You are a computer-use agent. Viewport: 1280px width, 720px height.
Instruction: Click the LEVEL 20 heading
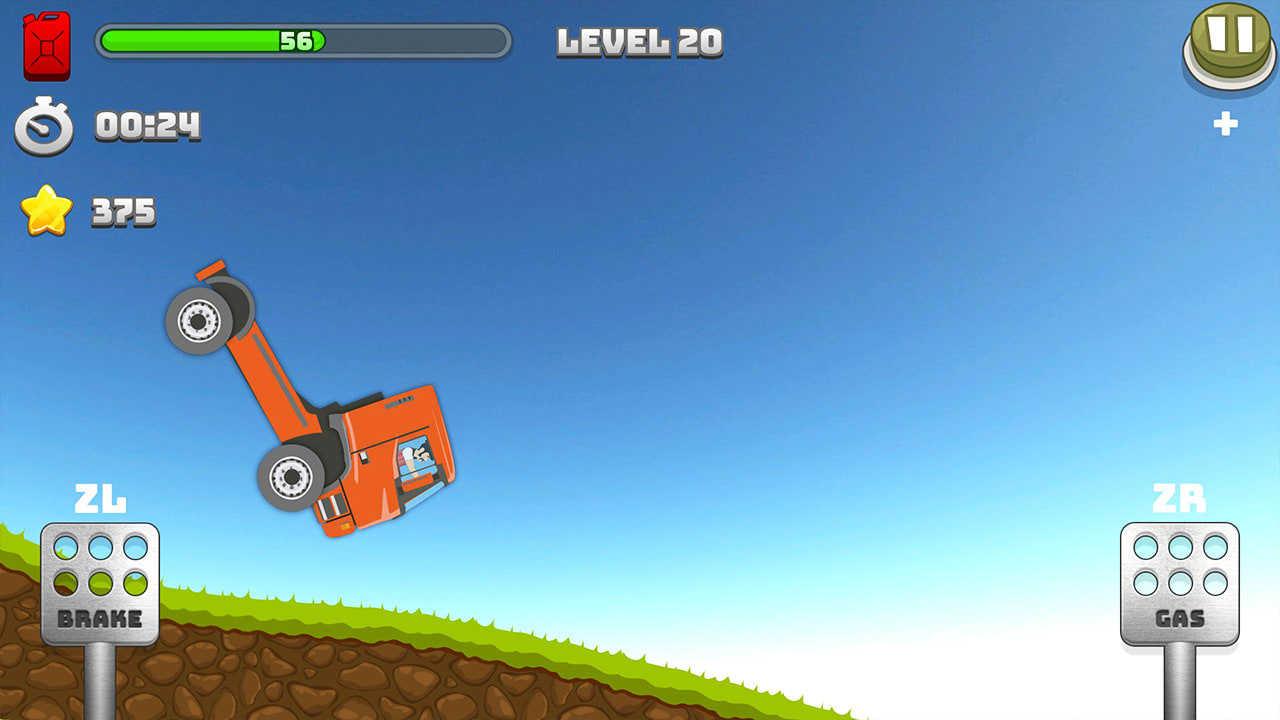pos(639,42)
